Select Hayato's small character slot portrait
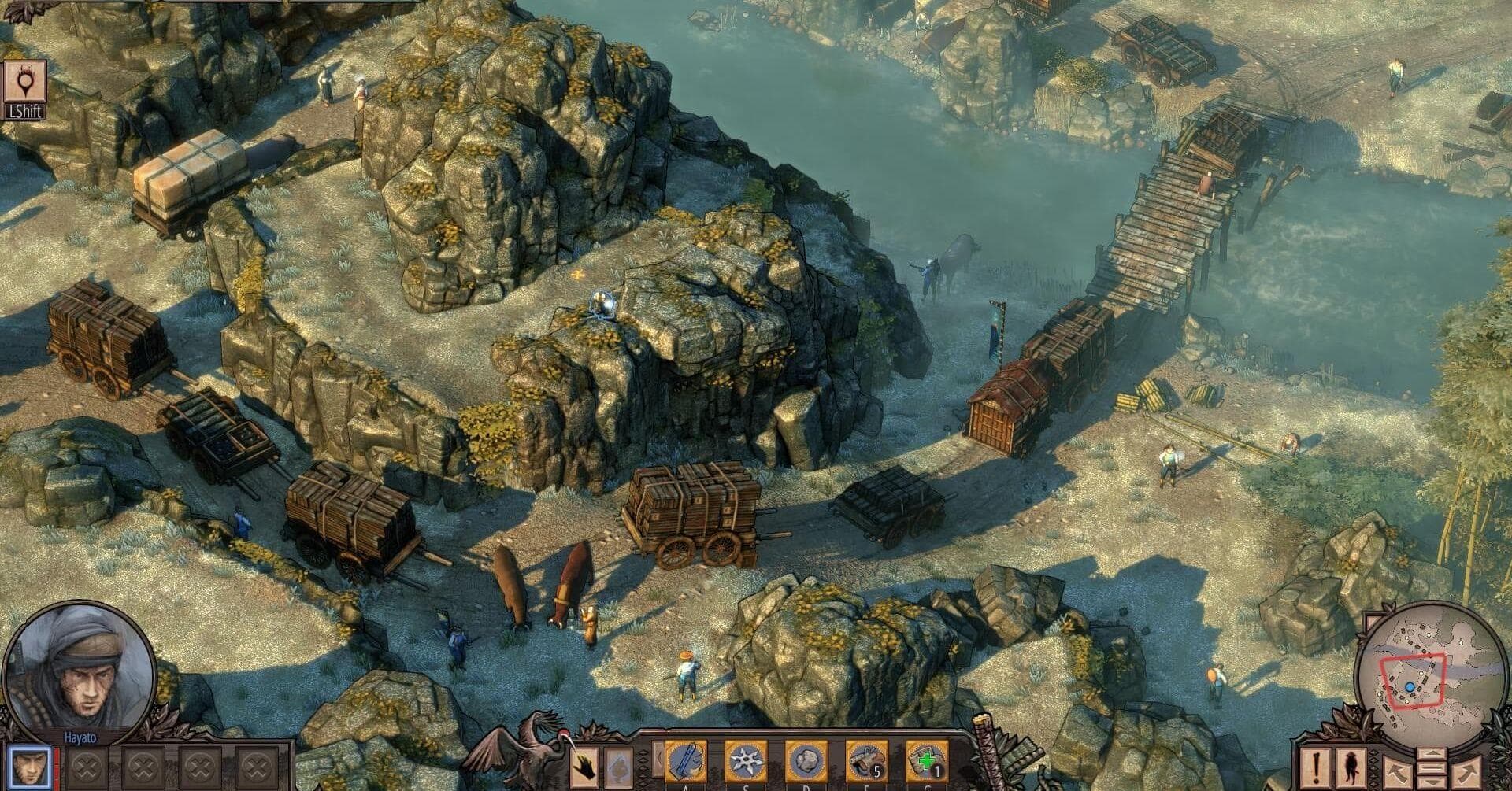The width and height of the screenshot is (1512, 791). coord(32,766)
